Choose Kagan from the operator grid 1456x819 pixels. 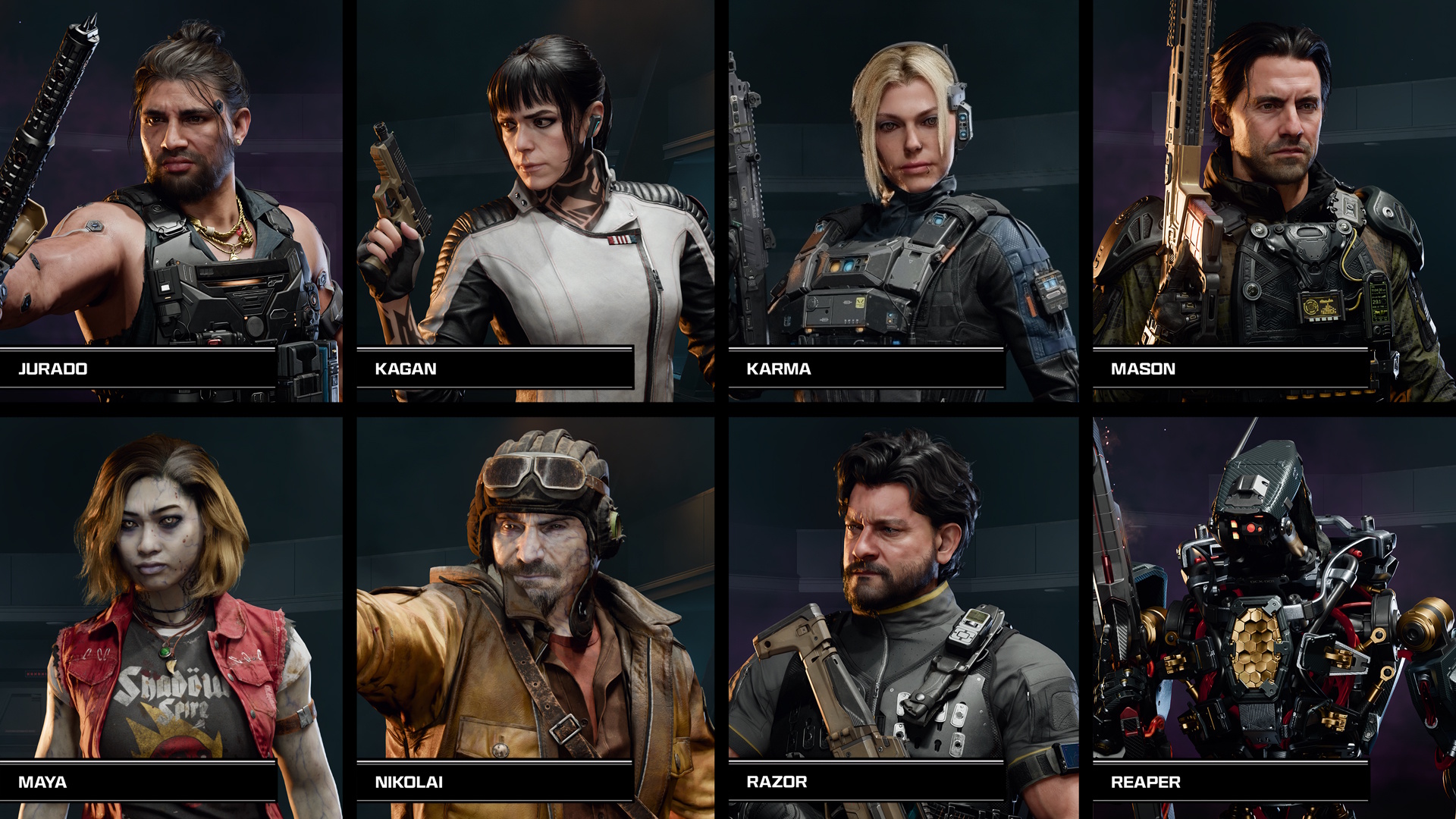(x=535, y=201)
